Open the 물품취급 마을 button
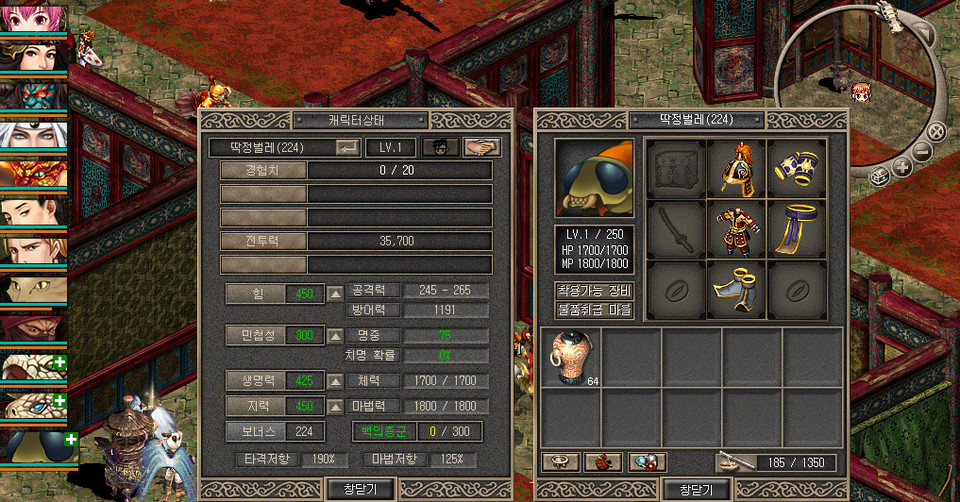 pos(595,310)
